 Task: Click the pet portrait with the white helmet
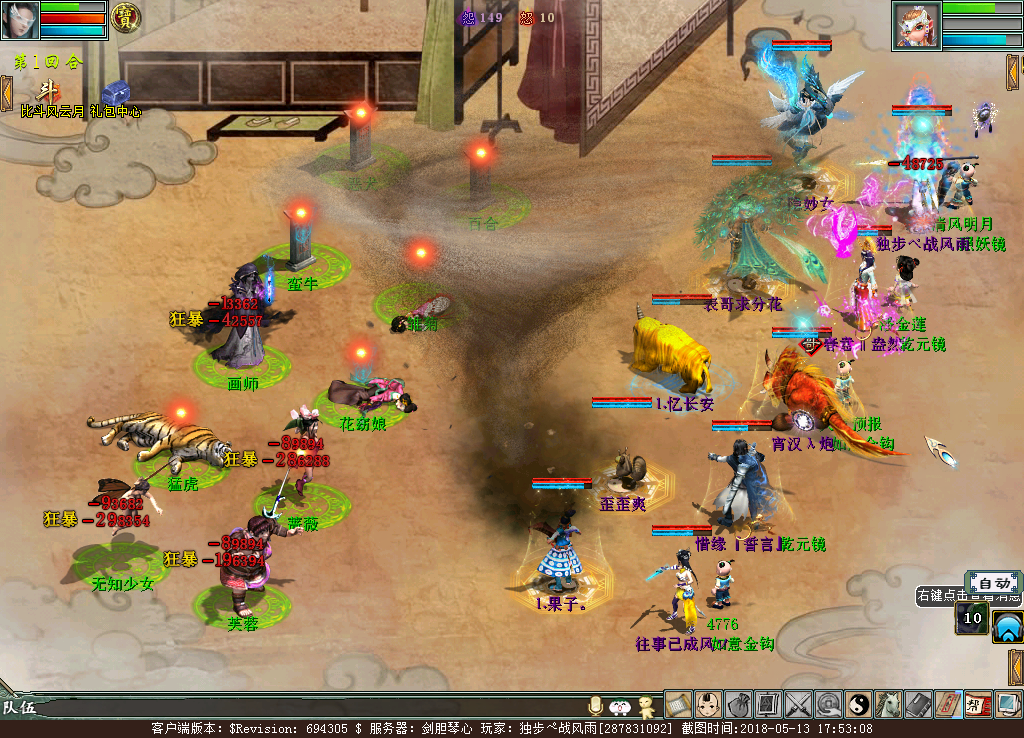point(915,26)
